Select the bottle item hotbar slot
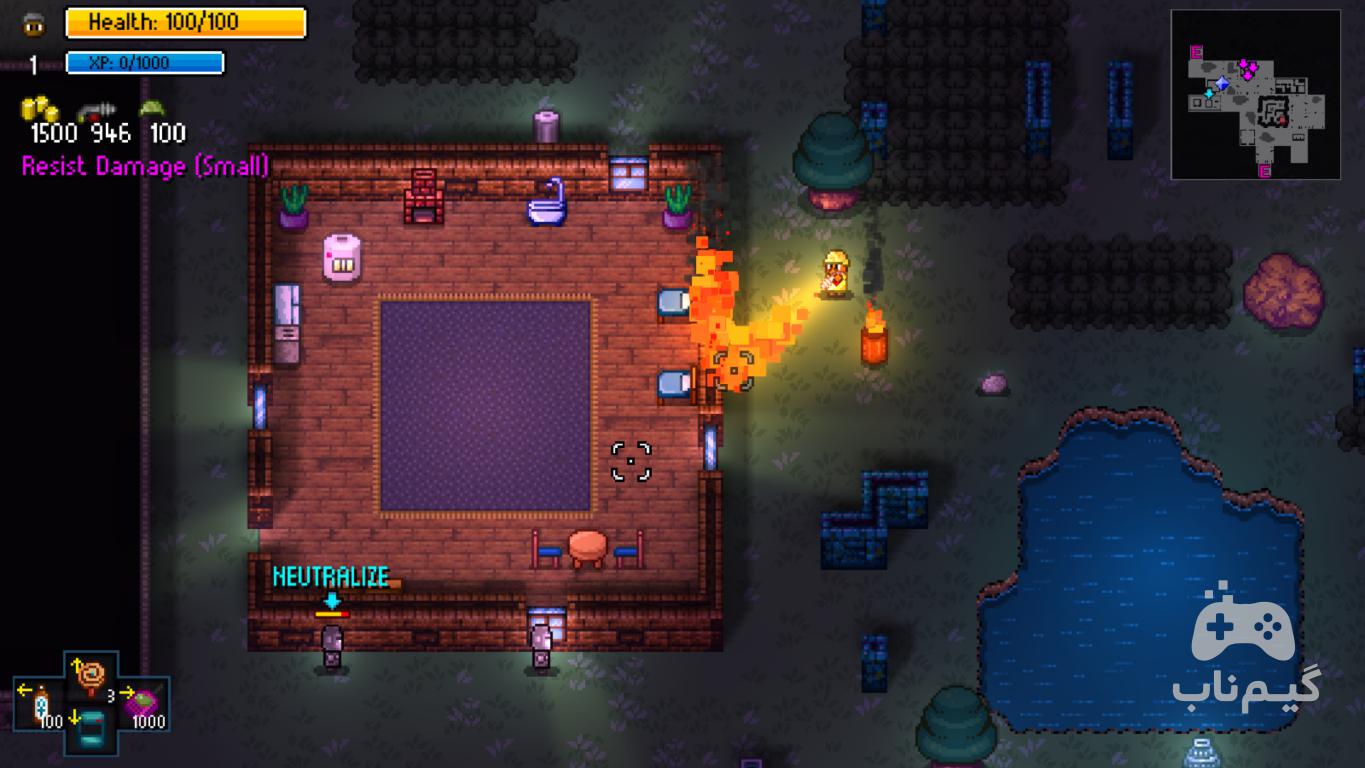The height and width of the screenshot is (768, 1365). click(40, 704)
